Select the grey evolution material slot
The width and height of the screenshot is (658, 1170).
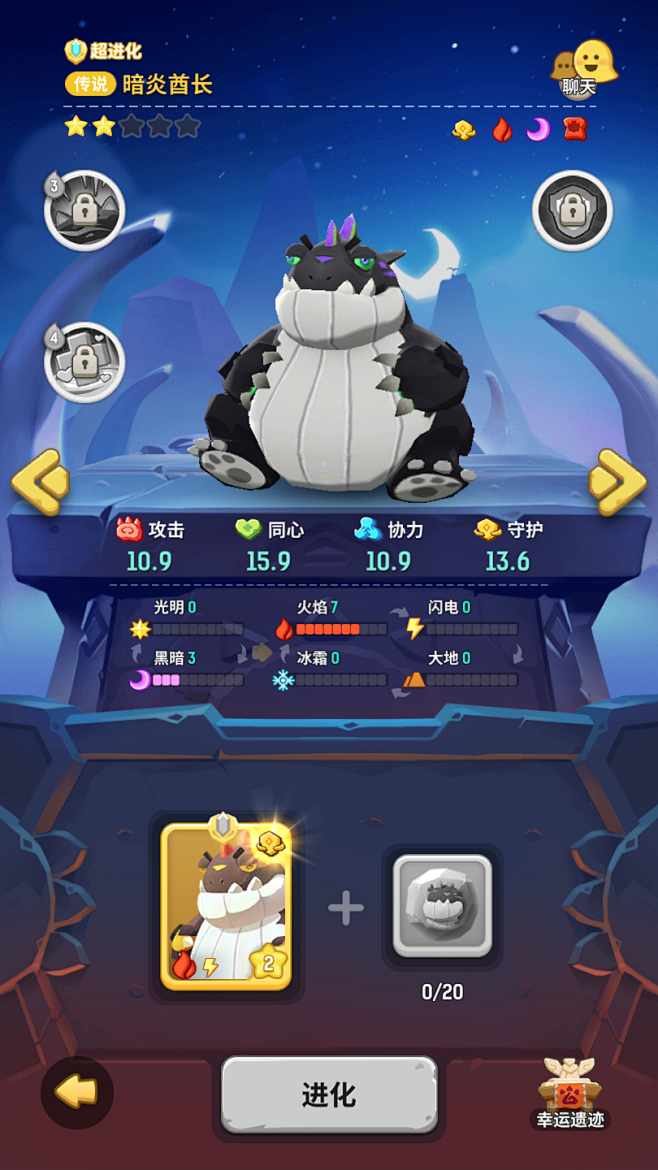click(442, 905)
